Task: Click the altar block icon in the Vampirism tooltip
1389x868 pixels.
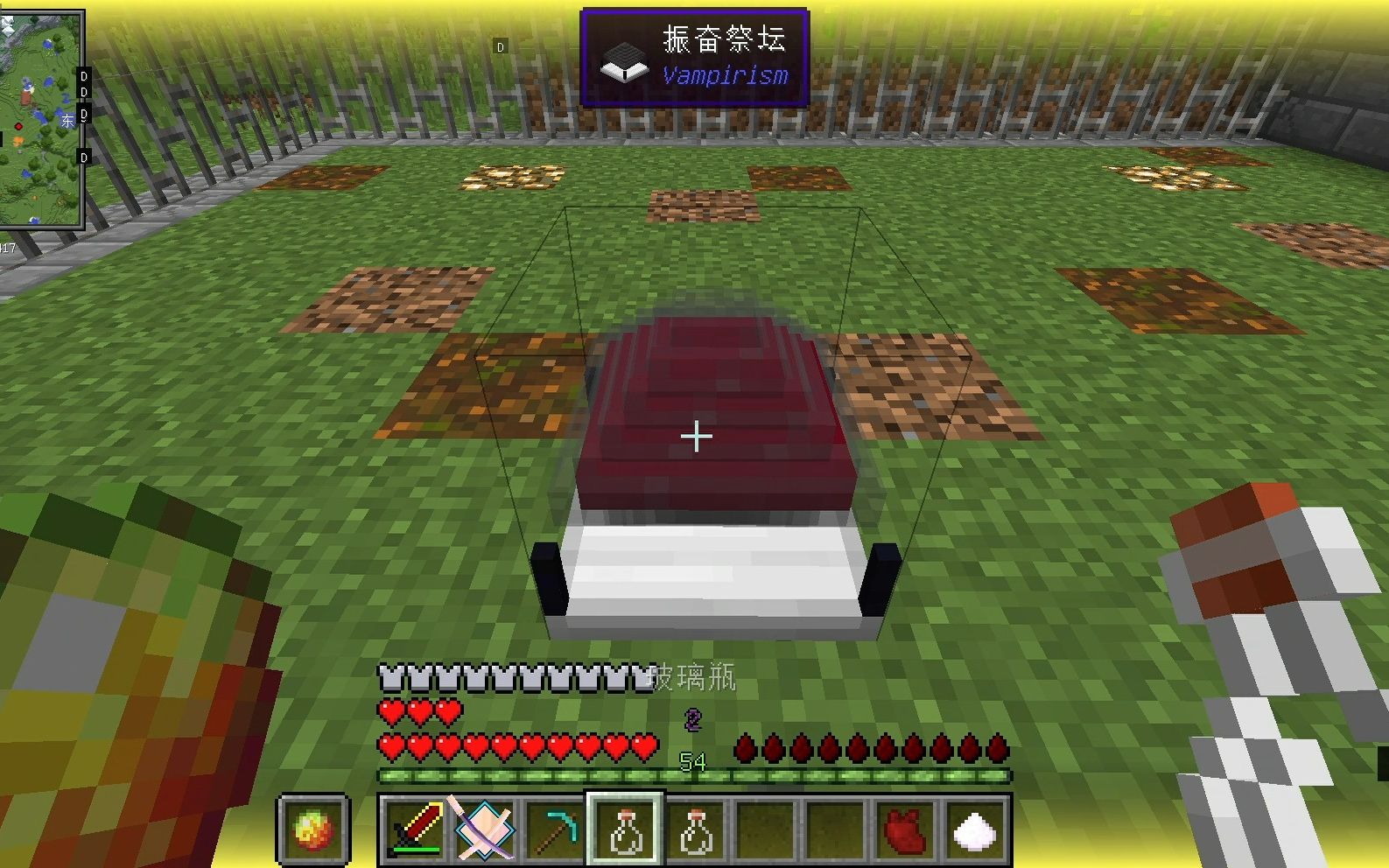Action: 622,63
